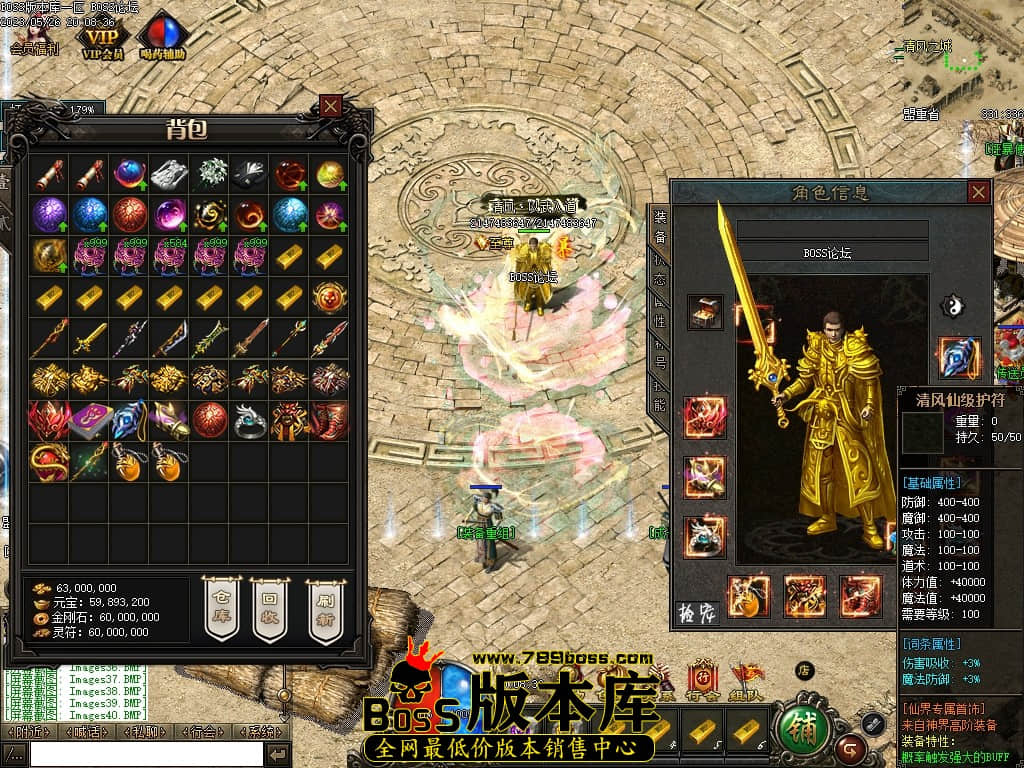Click the 回收 recycle banner button
The width and height of the screenshot is (1024, 768).
click(269, 609)
